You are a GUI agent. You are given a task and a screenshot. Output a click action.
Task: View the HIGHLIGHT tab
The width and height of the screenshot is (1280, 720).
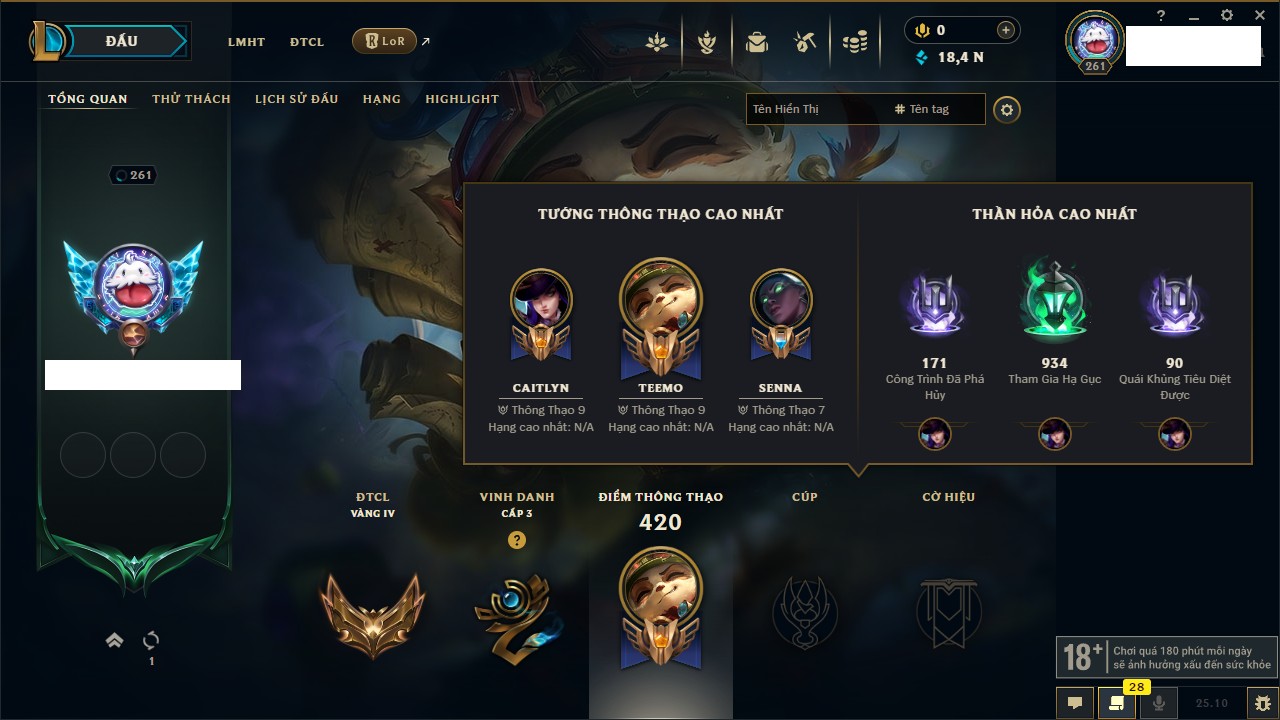pos(461,99)
